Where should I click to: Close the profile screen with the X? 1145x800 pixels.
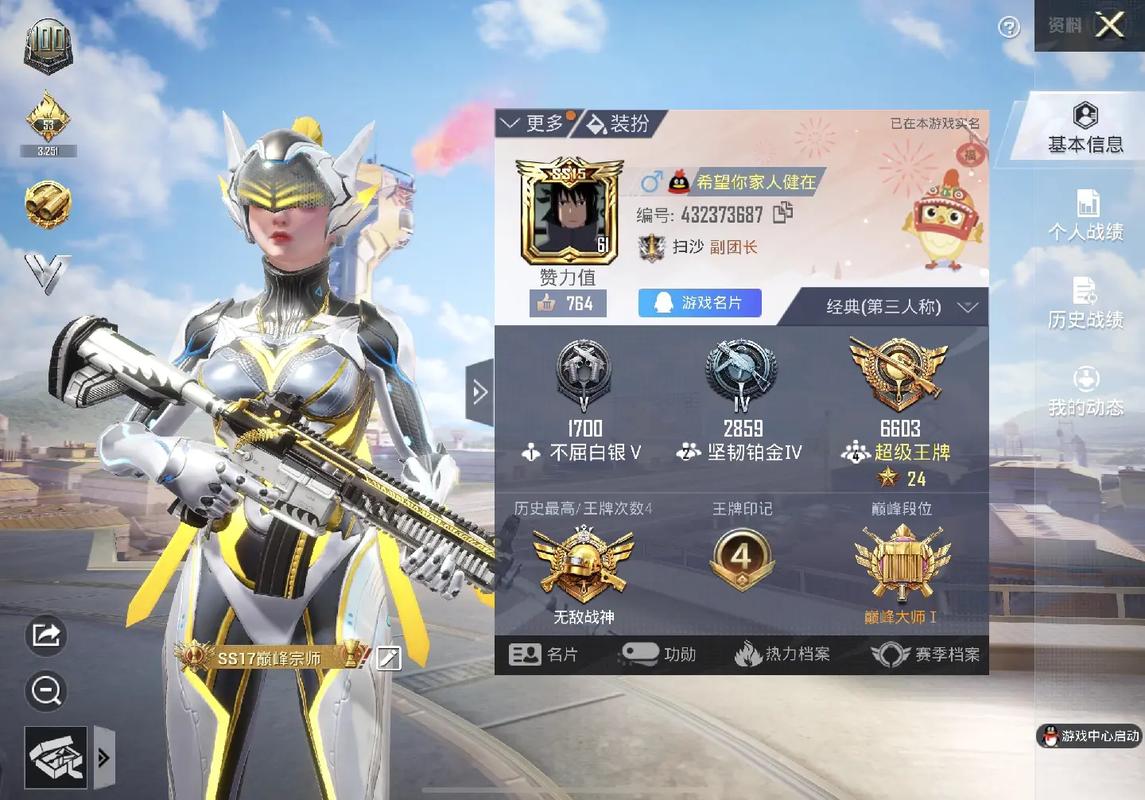point(1110,26)
